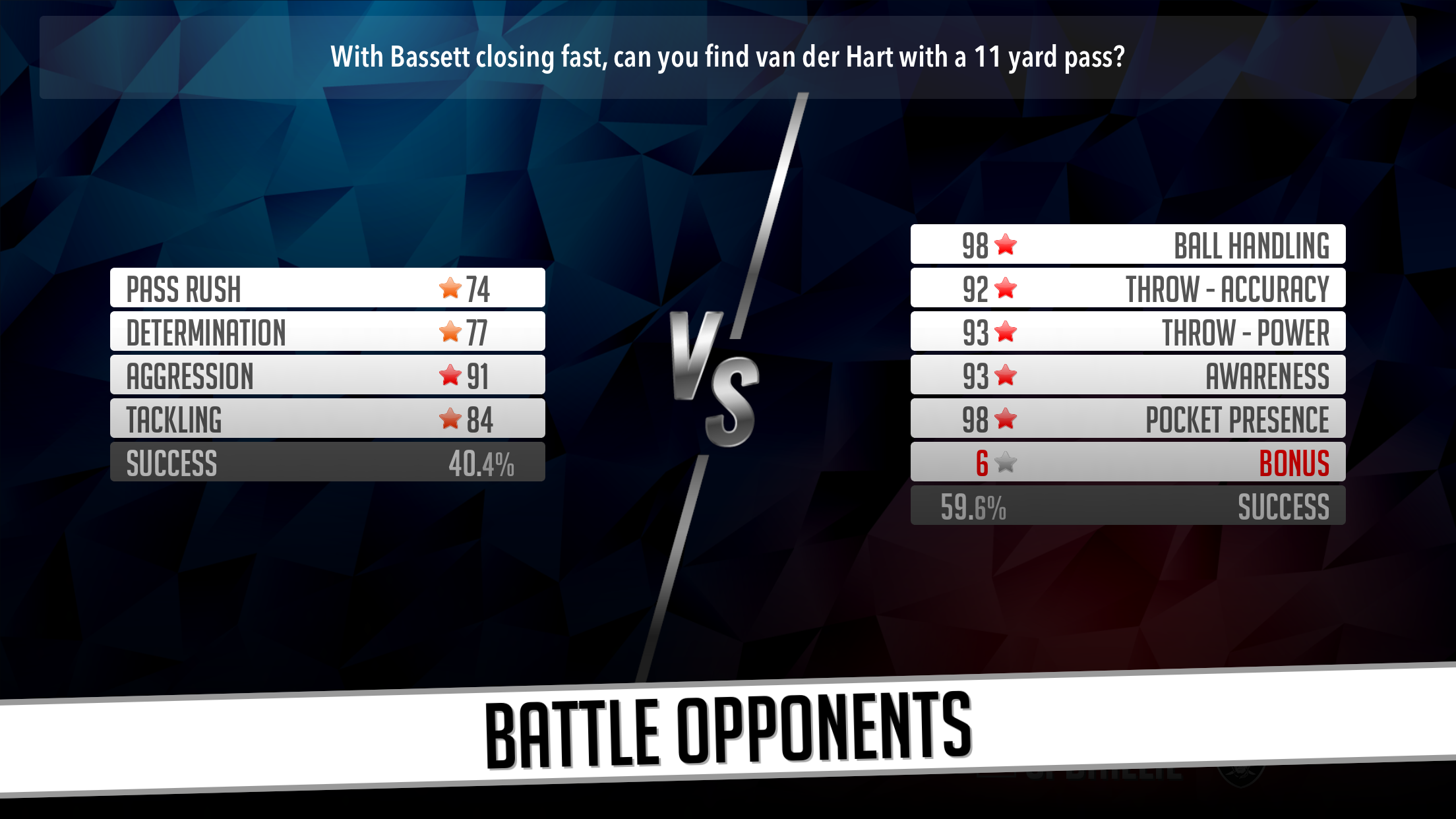Click the 40.4% SUCCESS row
The width and height of the screenshot is (1456, 819).
[328, 462]
